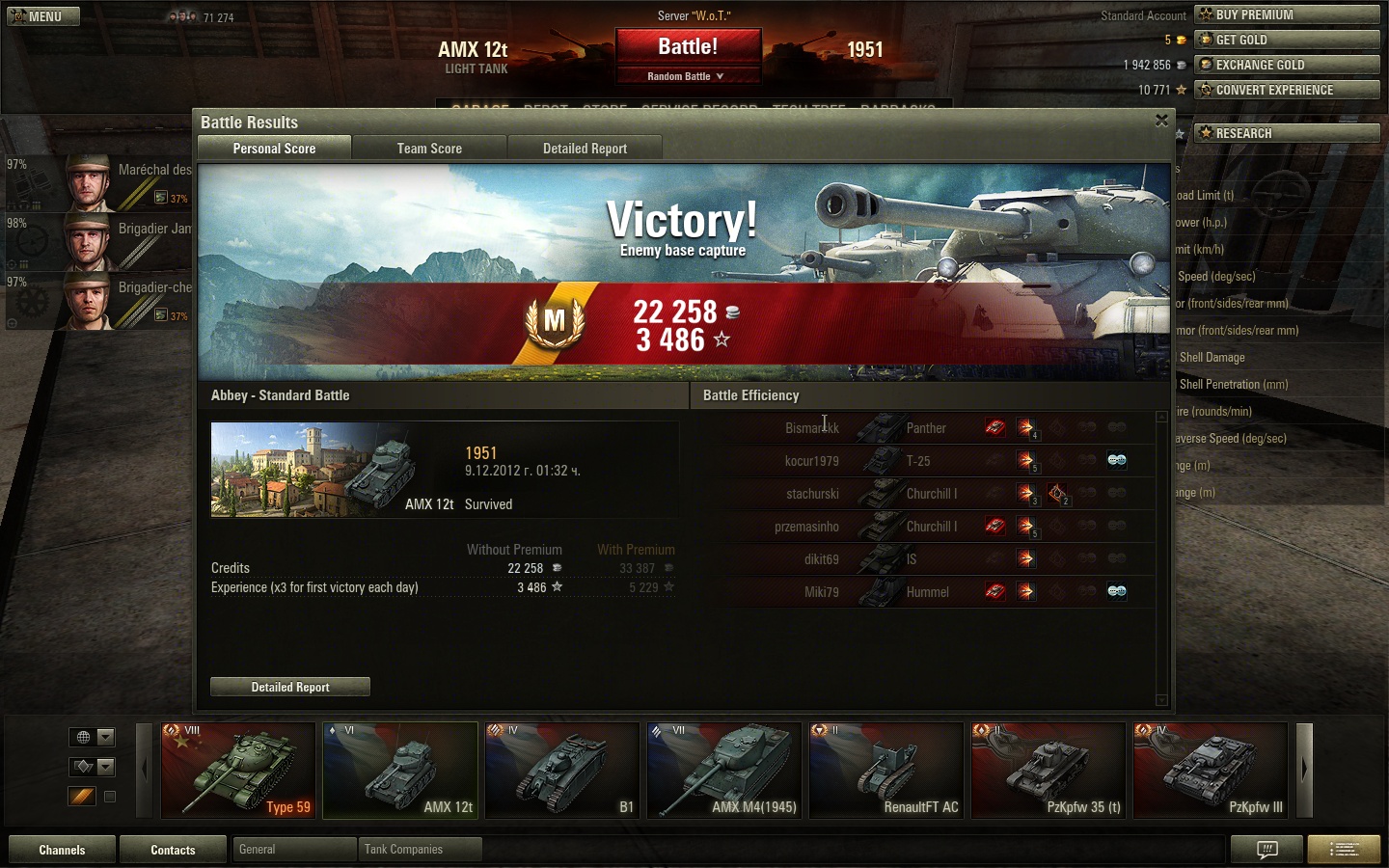Click the Buy Premium button
Viewport: 1389px width, 868px height.
pos(1286,14)
